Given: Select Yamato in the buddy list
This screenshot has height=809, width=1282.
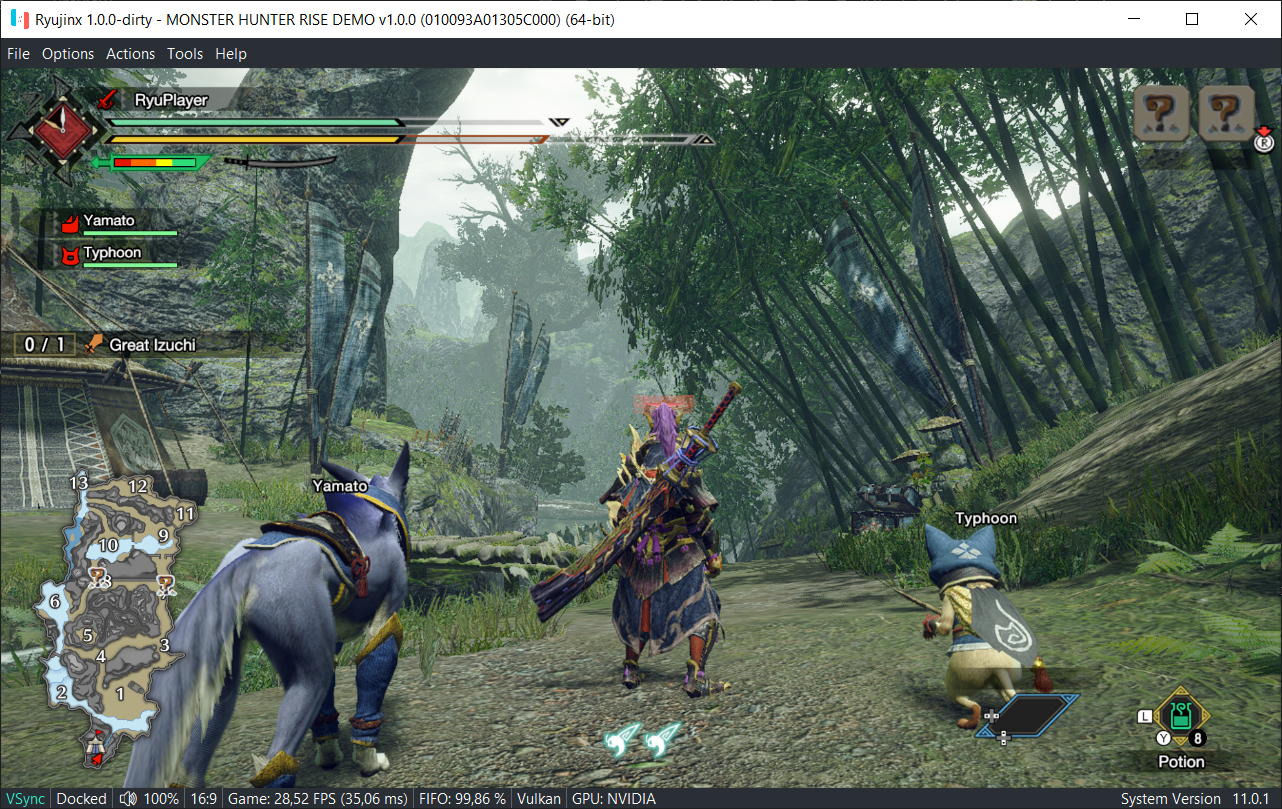Looking at the screenshot, I should [x=108, y=221].
